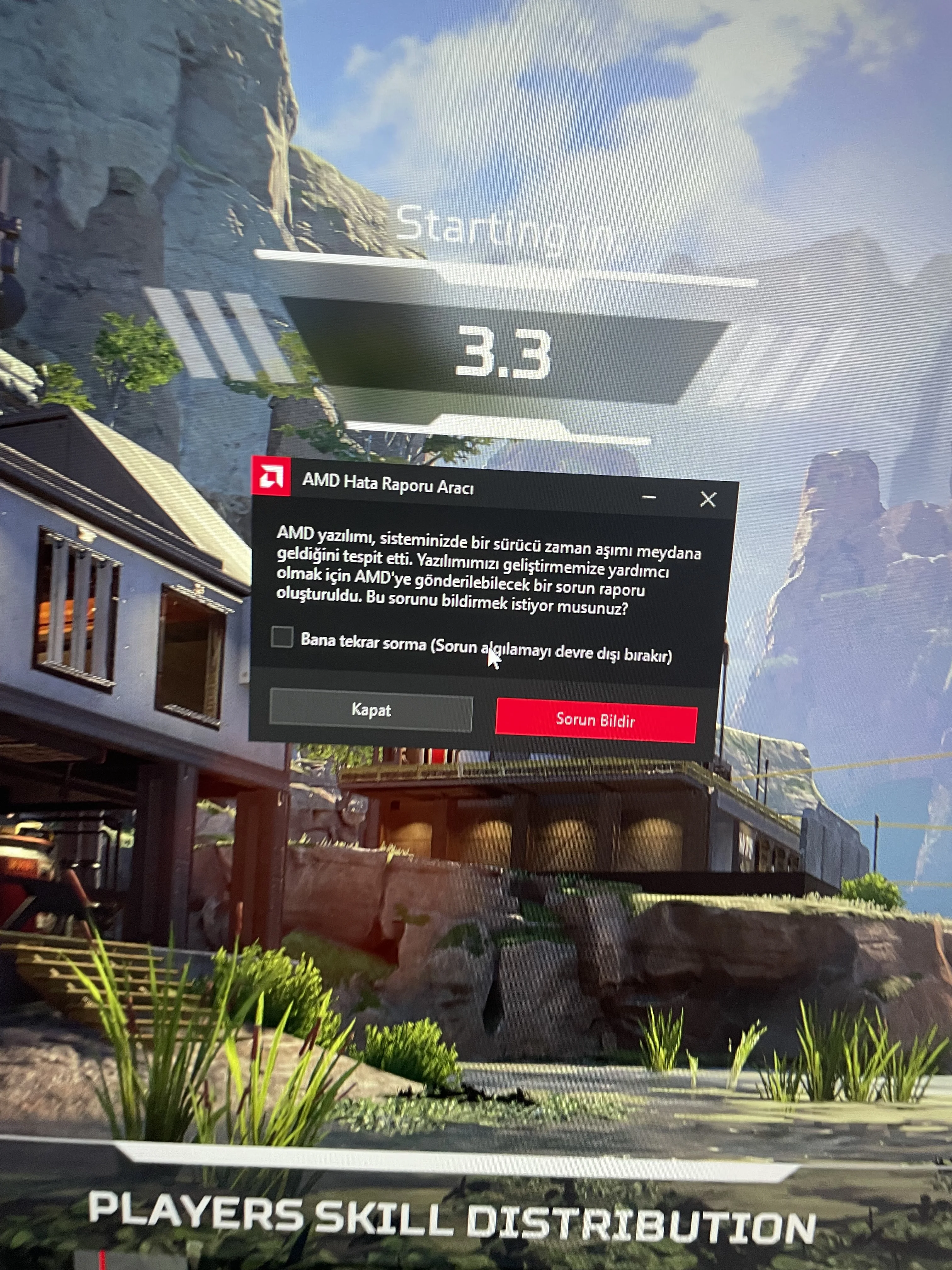Tick the 'Bana tekrar sorma' checkbox

point(282,637)
